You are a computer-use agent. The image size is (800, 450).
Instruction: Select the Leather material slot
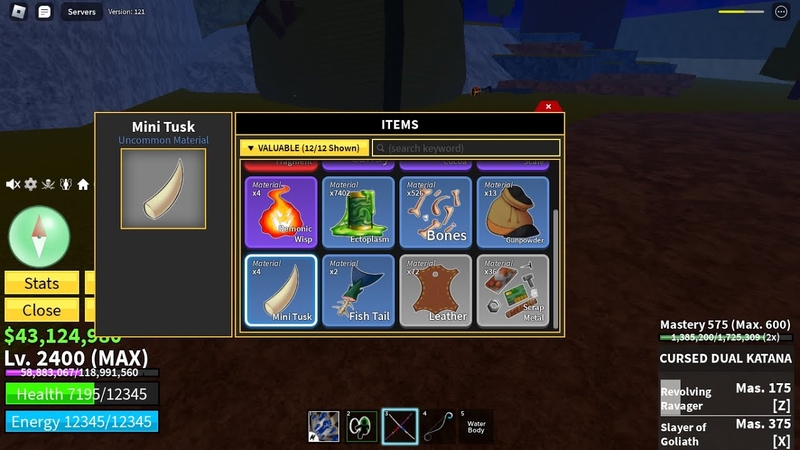(x=436, y=290)
